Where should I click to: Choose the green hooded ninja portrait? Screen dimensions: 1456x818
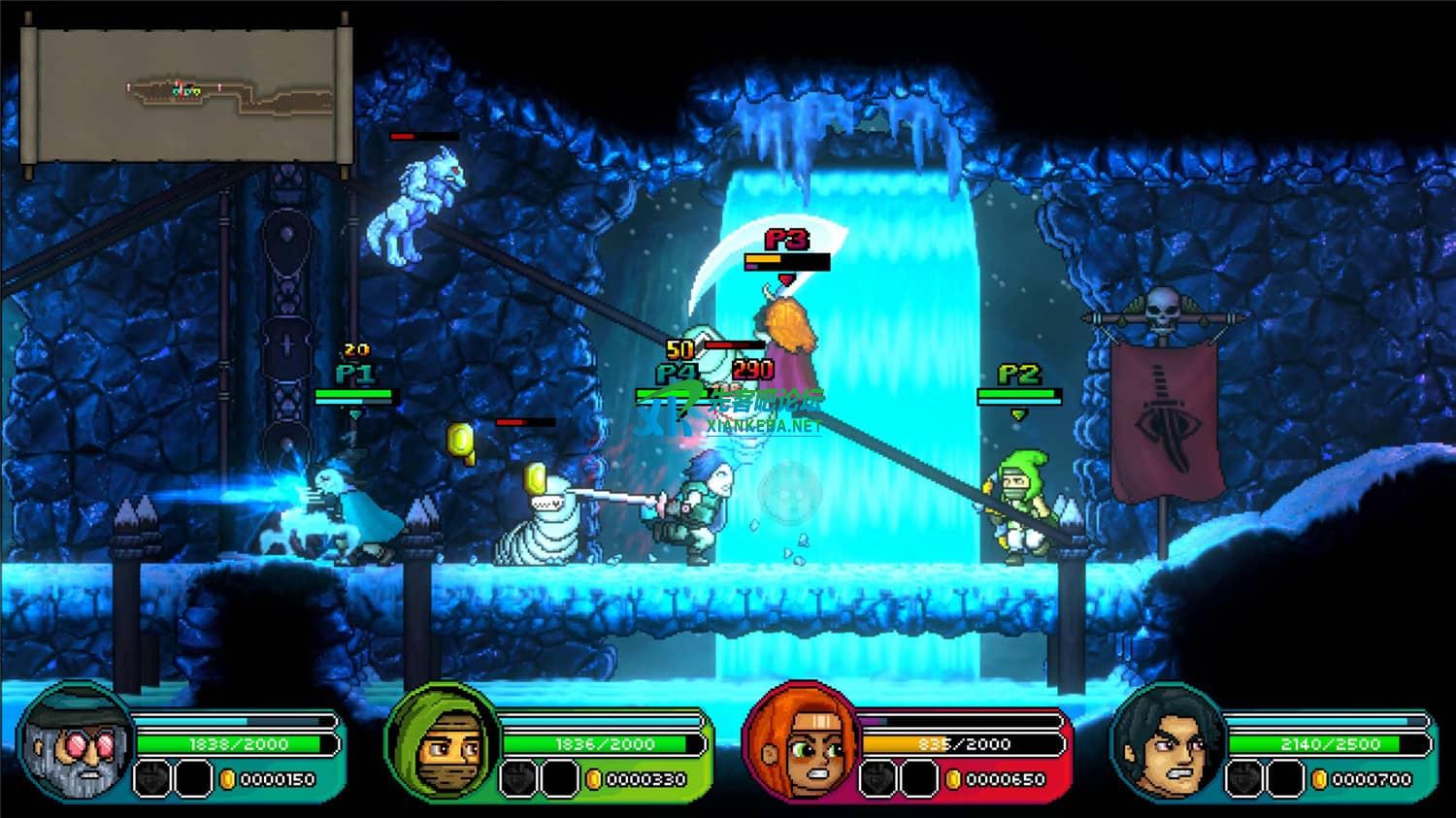(x=445, y=744)
